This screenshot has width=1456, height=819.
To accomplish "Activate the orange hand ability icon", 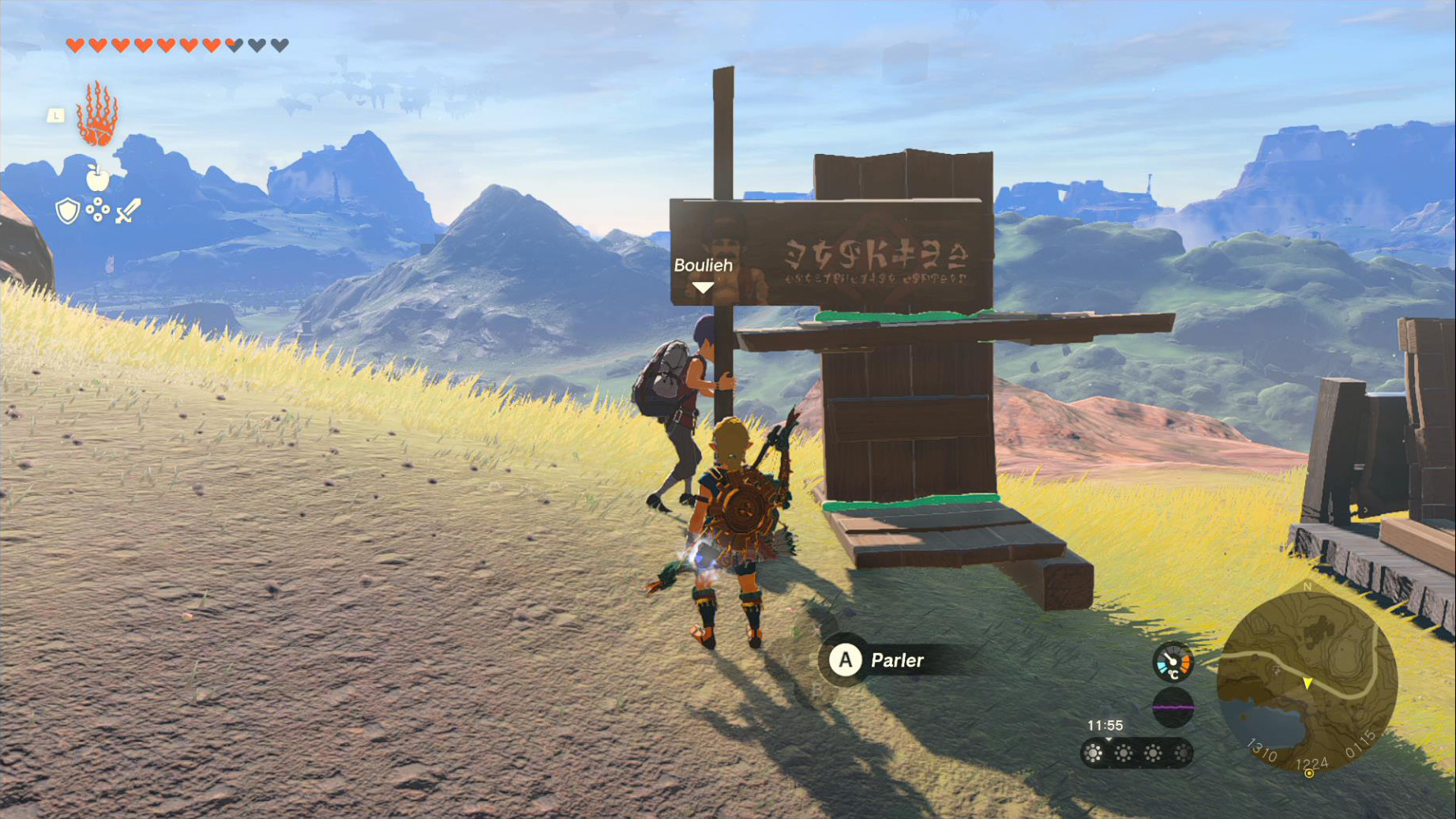I will pos(97,115).
